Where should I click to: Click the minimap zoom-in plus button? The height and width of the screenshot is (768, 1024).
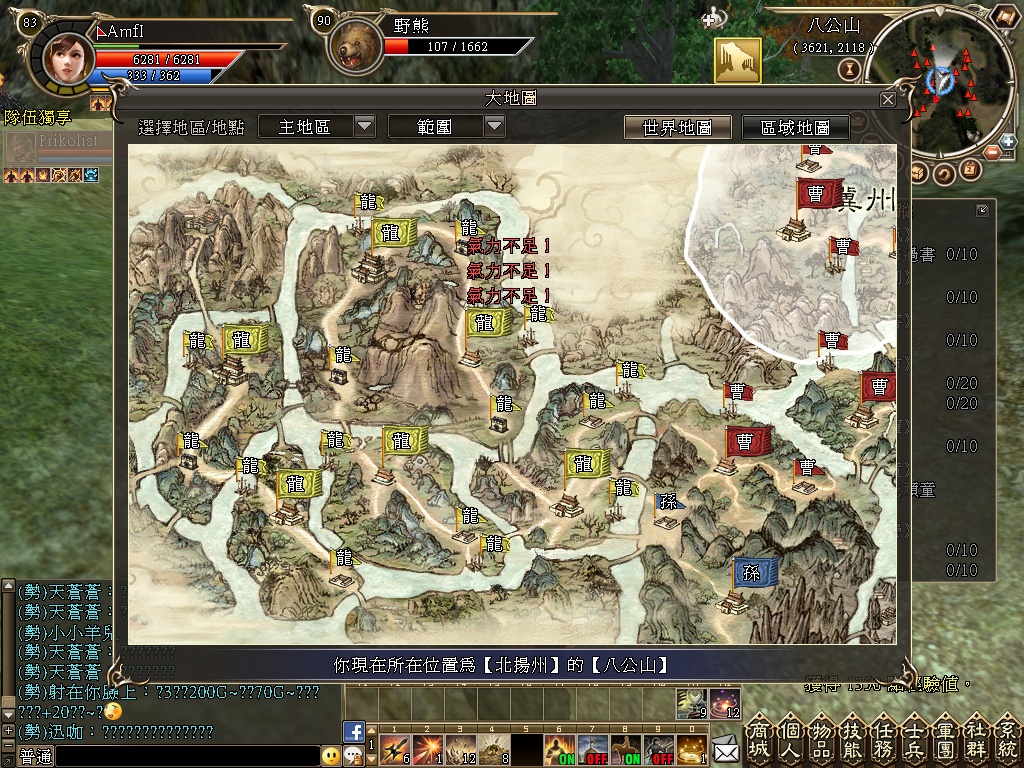pyautogui.click(x=1006, y=142)
